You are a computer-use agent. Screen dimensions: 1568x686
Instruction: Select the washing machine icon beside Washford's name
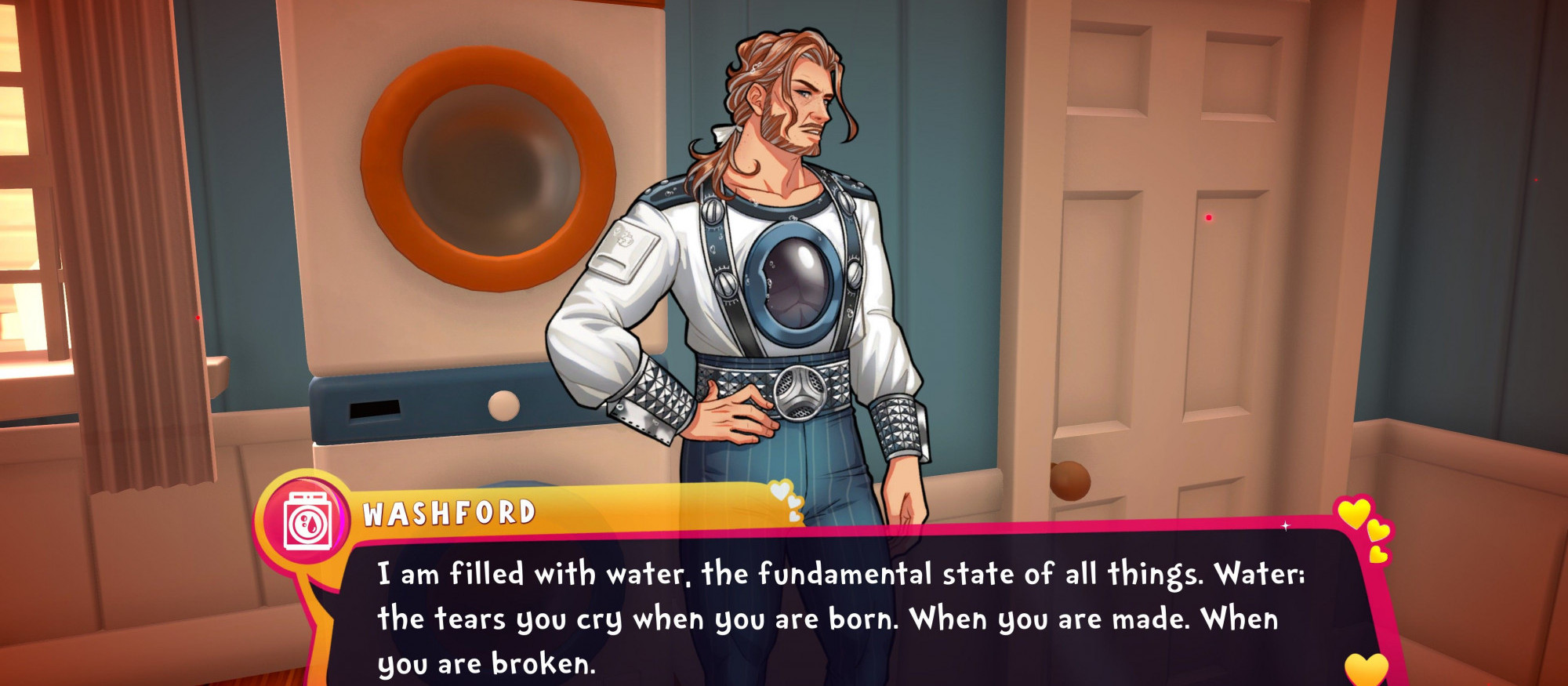307,520
